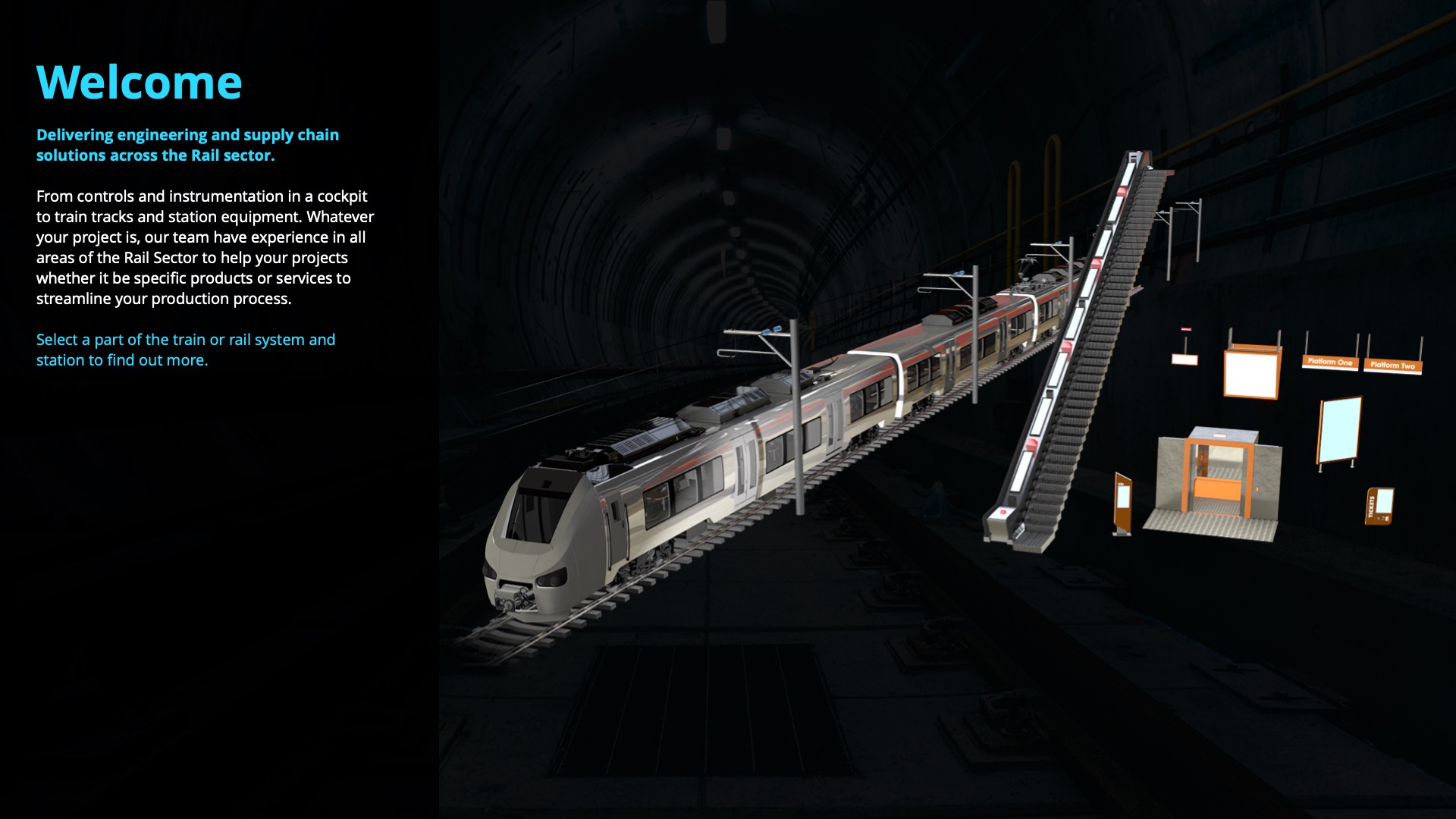Select the freestanding poster display panel
This screenshot has width=1456, height=819.
[x=1339, y=430]
